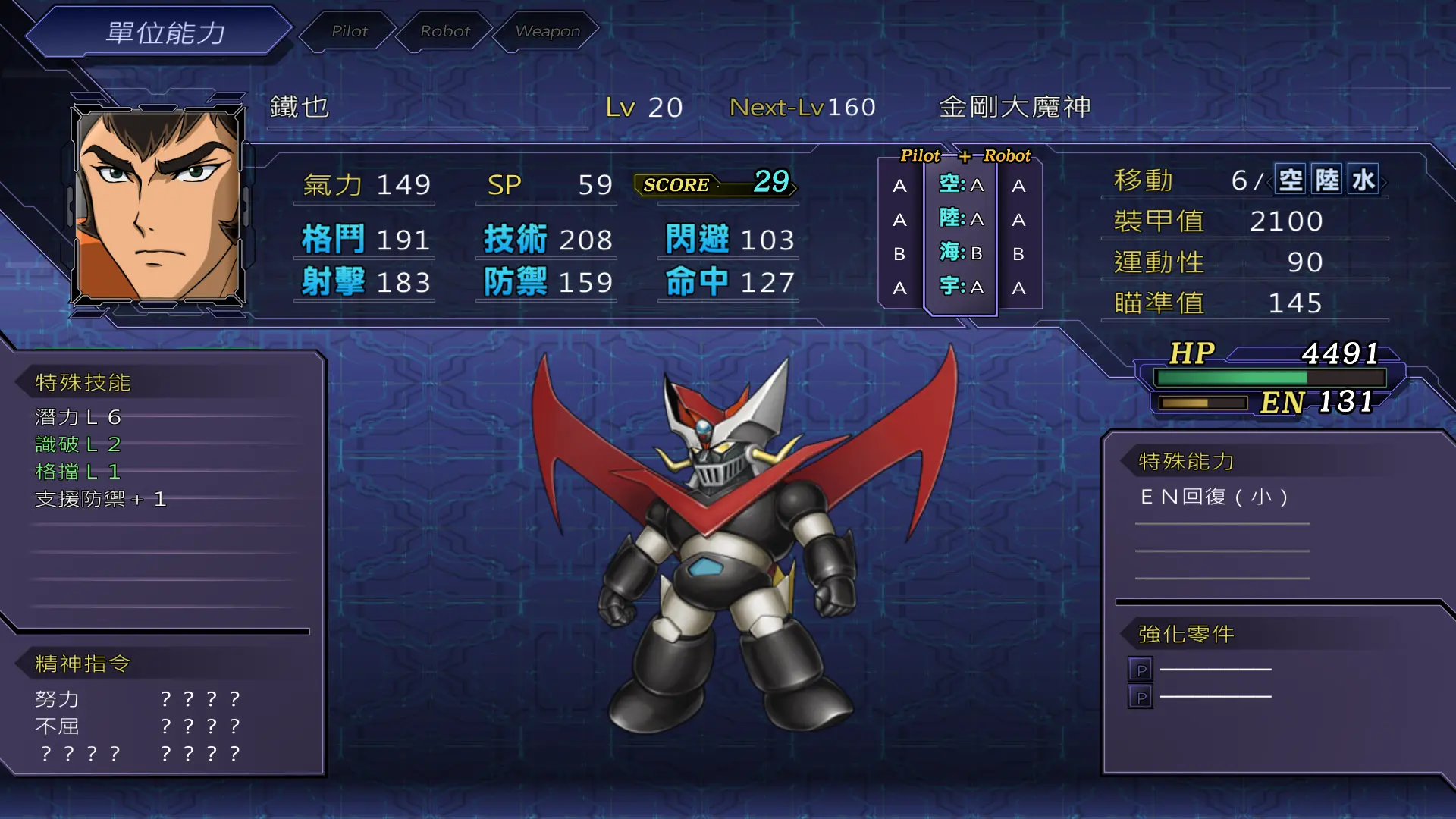The image size is (1456, 819).
Task: Switch to the Pilot tab
Action: 349,31
